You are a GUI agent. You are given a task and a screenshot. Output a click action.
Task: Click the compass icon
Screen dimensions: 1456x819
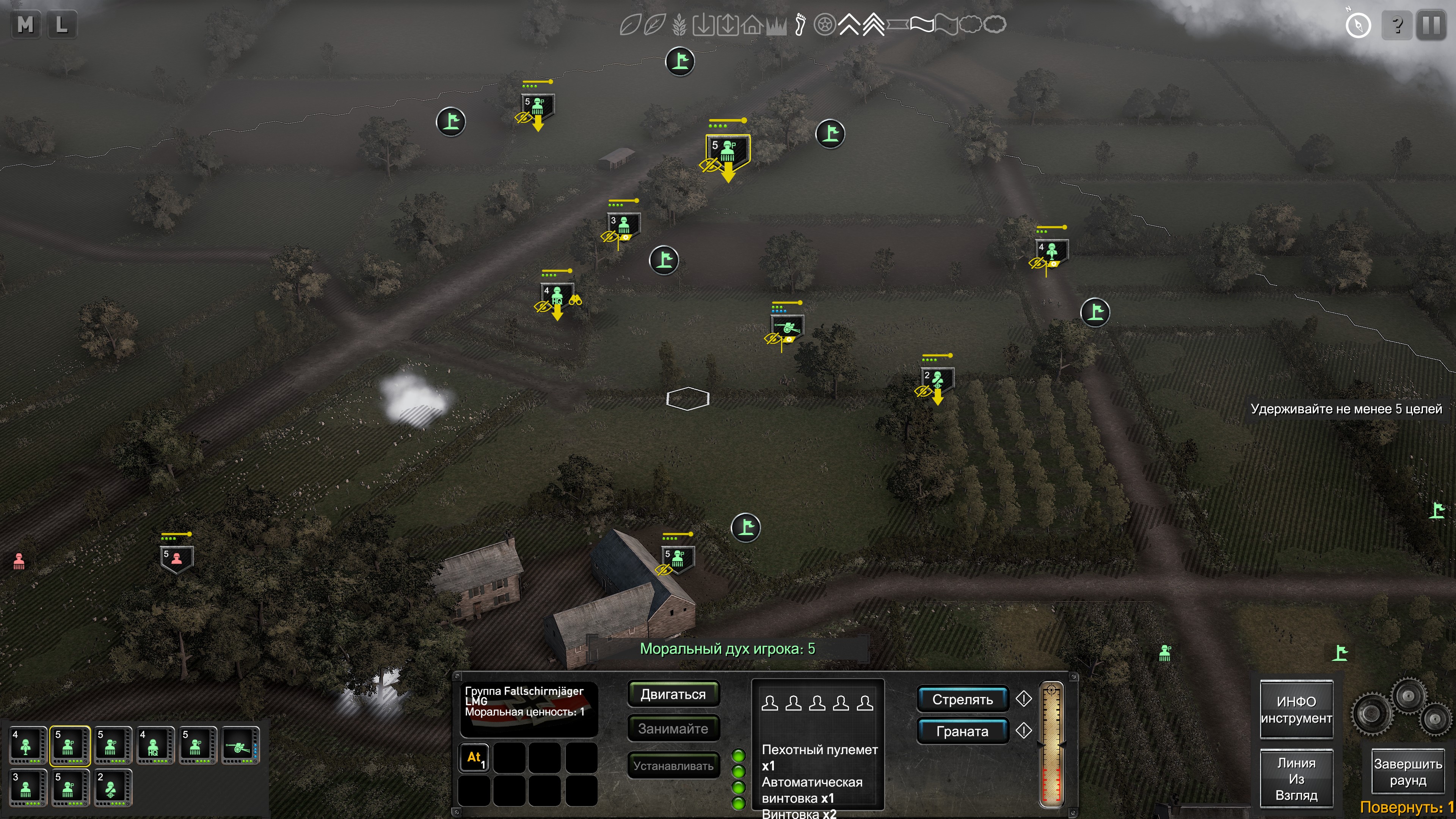point(1358,25)
